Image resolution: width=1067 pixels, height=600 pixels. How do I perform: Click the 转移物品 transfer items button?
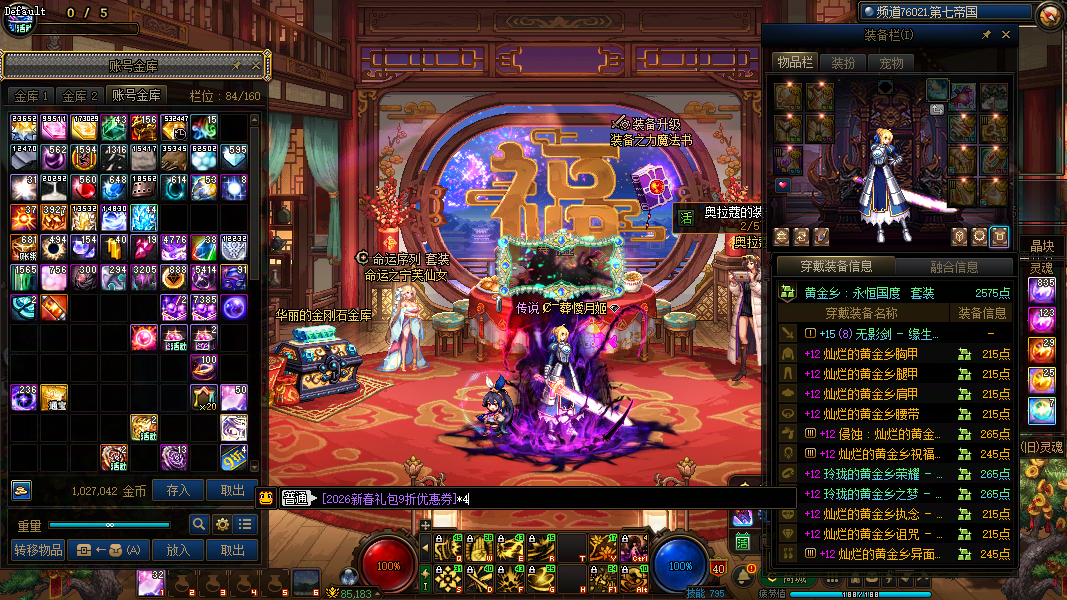(x=38, y=550)
